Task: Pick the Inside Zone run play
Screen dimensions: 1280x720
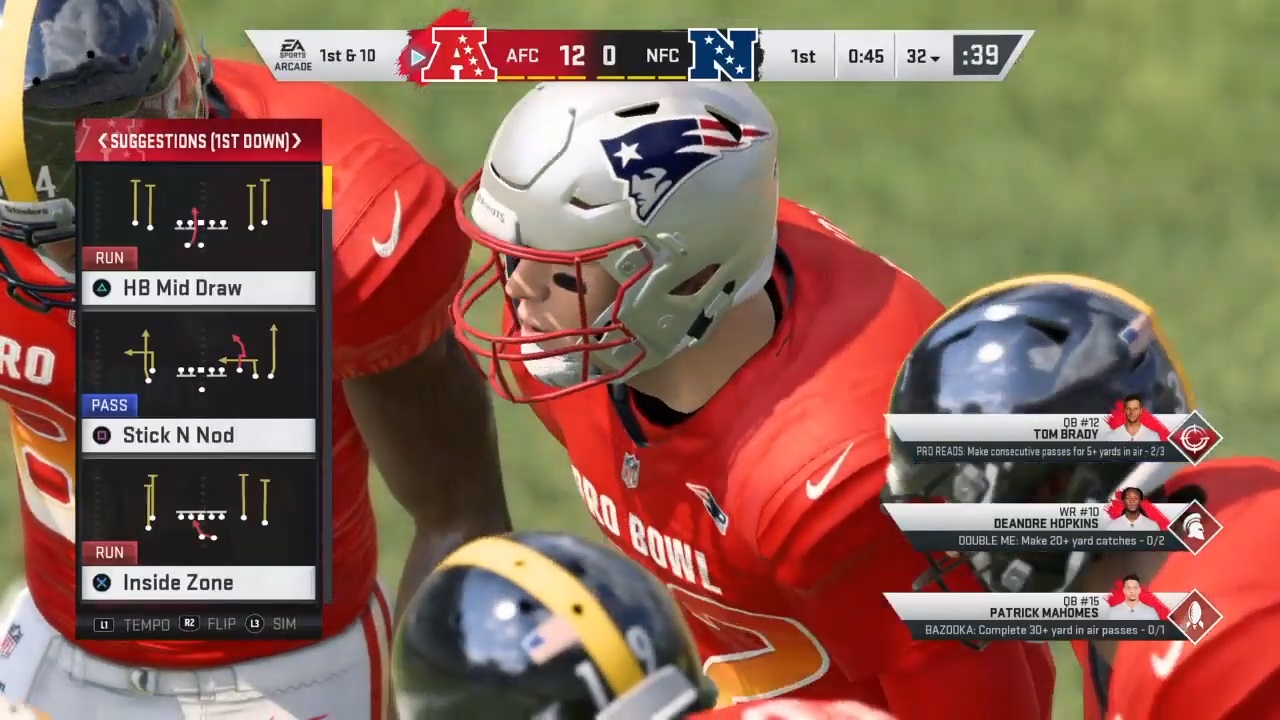Action: (x=198, y=582)
